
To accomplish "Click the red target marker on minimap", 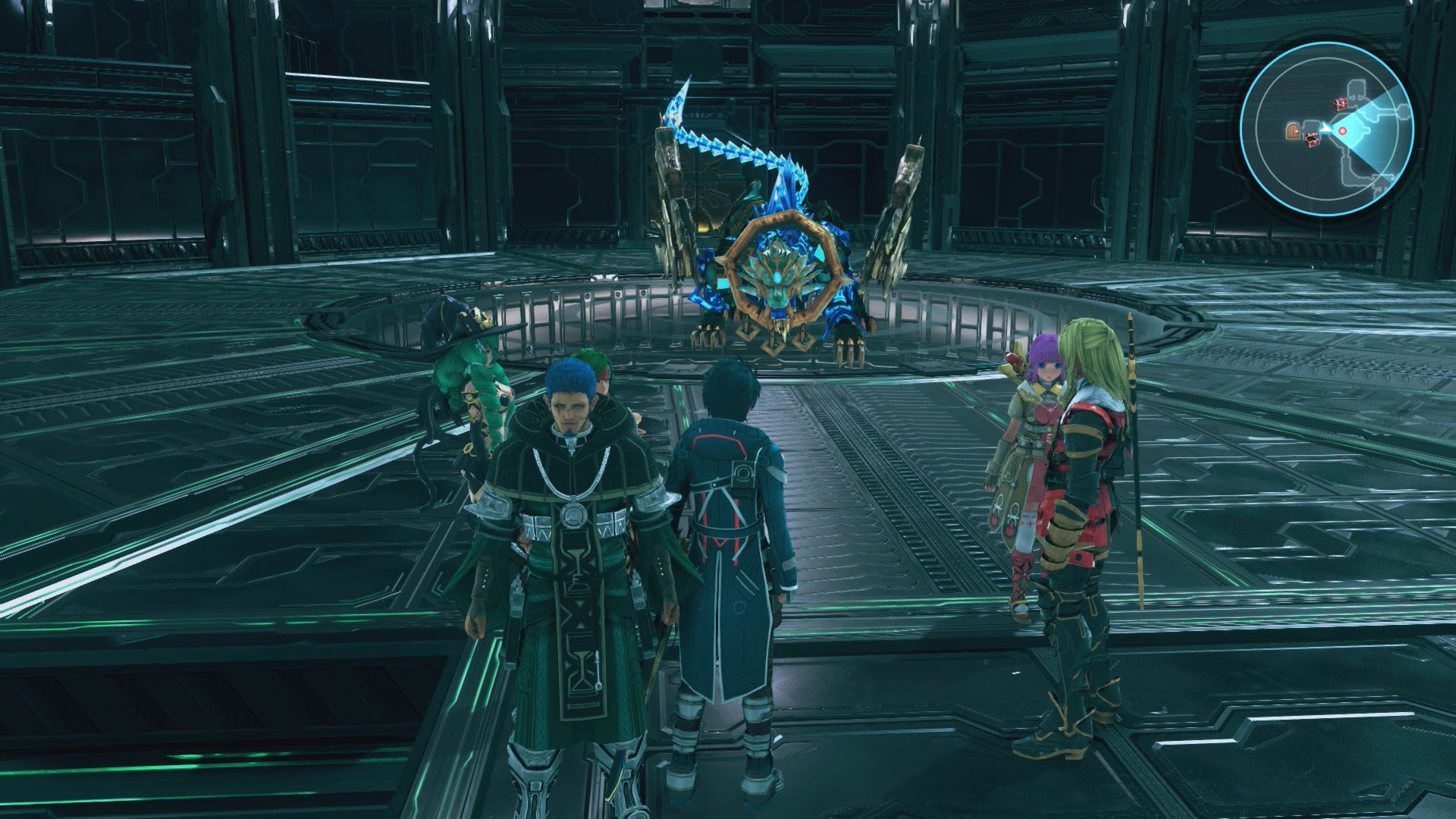I will [x=1341, y=131].
